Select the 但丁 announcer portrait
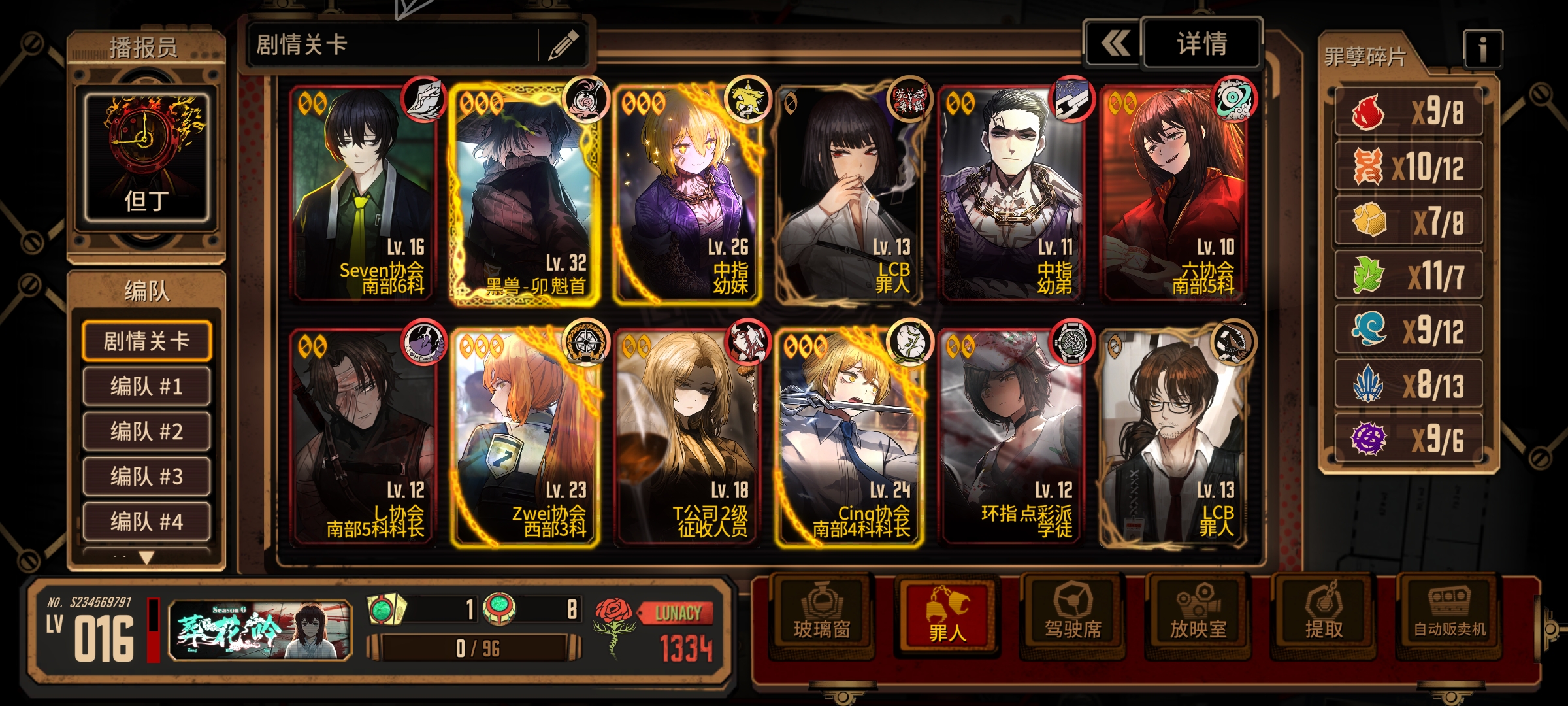1568x706 pixels. 146,158
